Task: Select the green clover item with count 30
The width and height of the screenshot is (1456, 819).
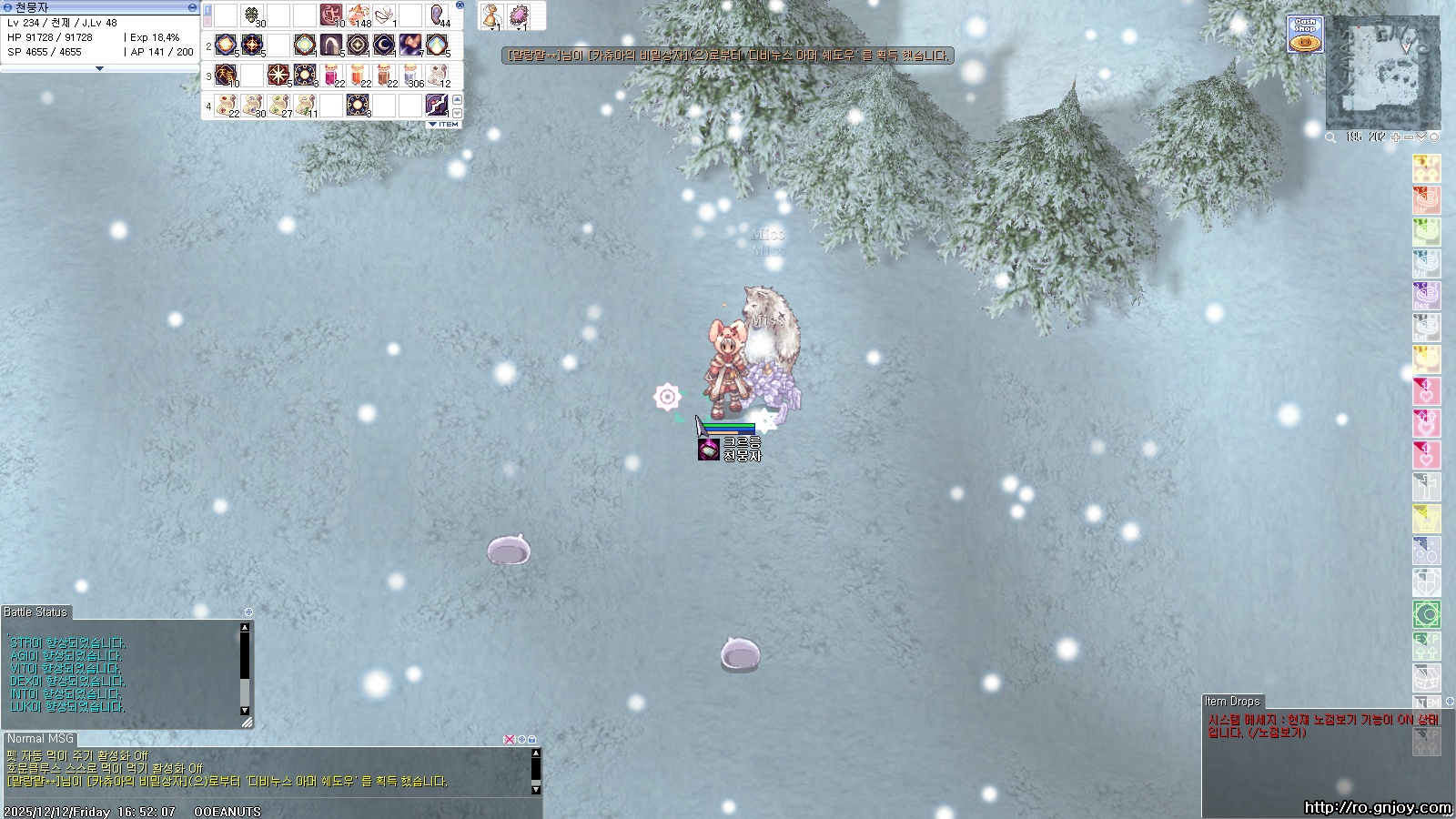Action: [x=252, y=15]
